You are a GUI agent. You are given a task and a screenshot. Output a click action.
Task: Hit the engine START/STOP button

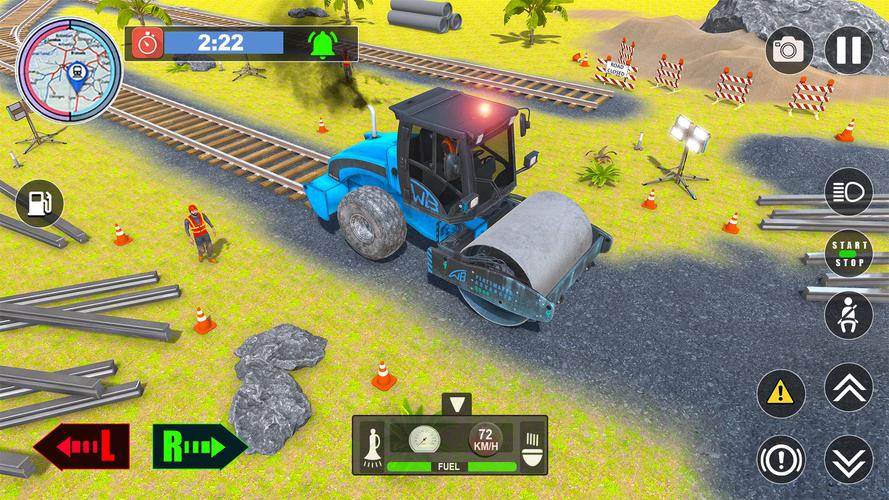click(848, 253)
